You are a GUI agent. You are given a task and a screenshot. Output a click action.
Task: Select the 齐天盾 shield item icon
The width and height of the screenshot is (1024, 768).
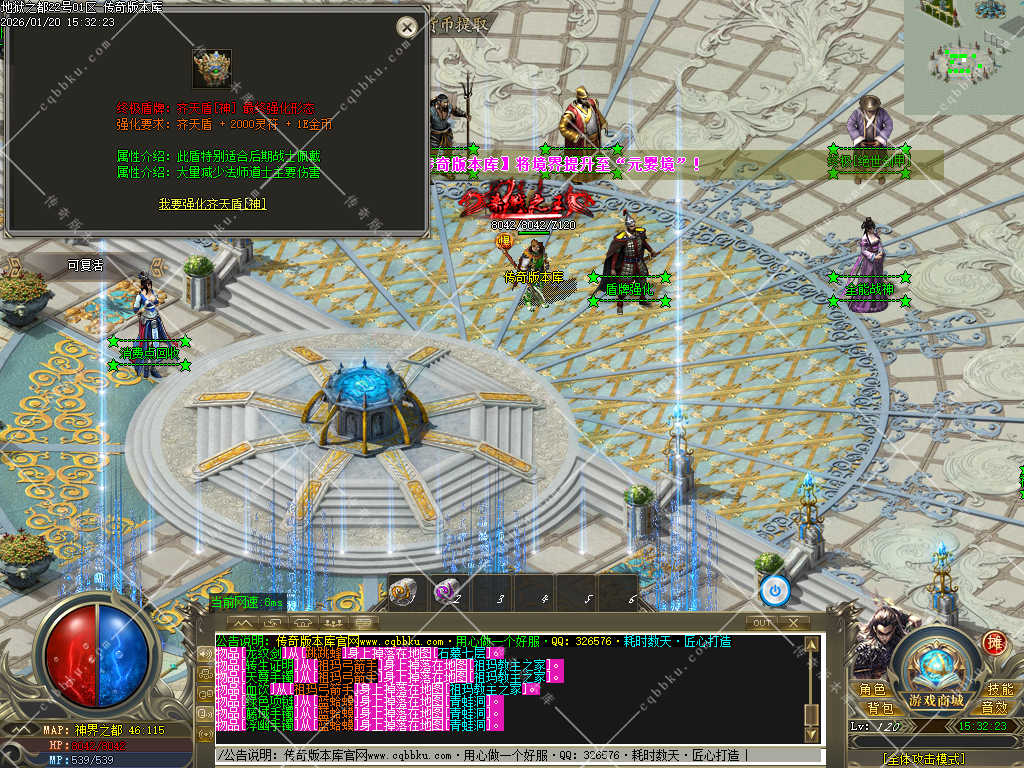212,69
